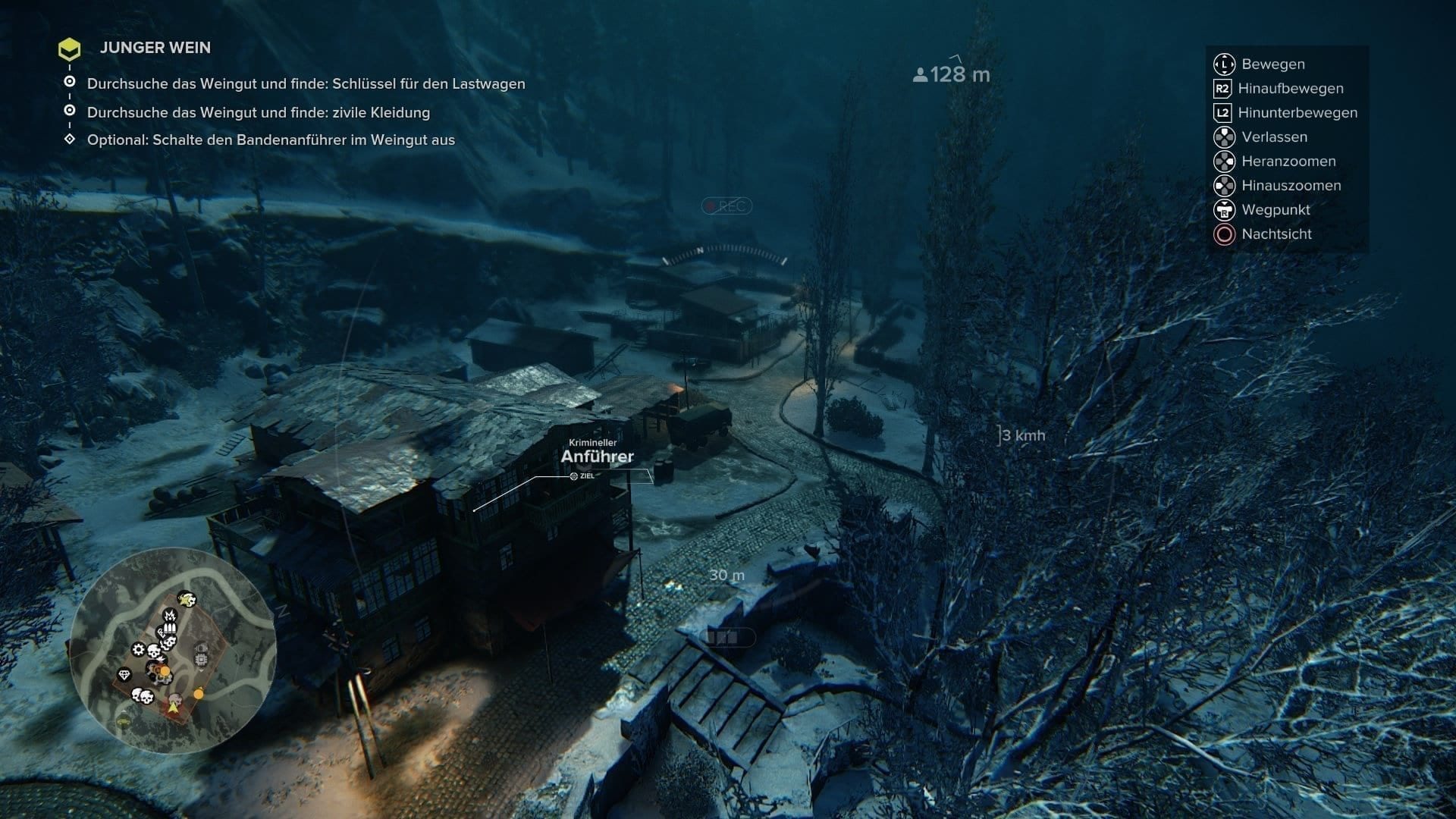Screen dimensions: 1456x819
Task: Choose the optional gang leader objective
Action: click(271, 140)
